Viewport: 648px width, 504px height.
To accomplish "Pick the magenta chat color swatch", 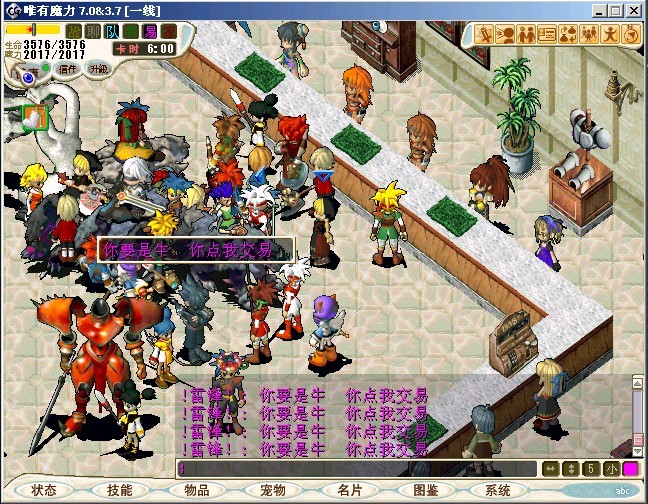I will [631, 468].
